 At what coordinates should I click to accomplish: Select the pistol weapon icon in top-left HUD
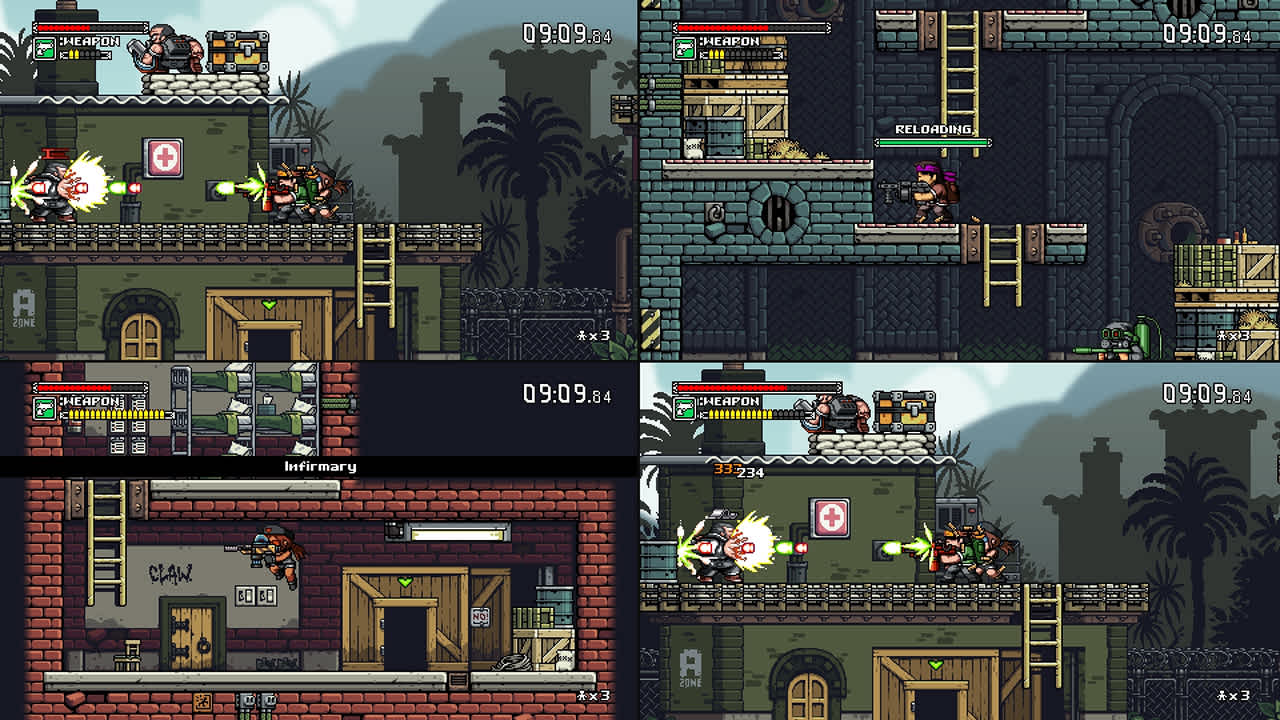pyautogui.click(x=45, y=48)
